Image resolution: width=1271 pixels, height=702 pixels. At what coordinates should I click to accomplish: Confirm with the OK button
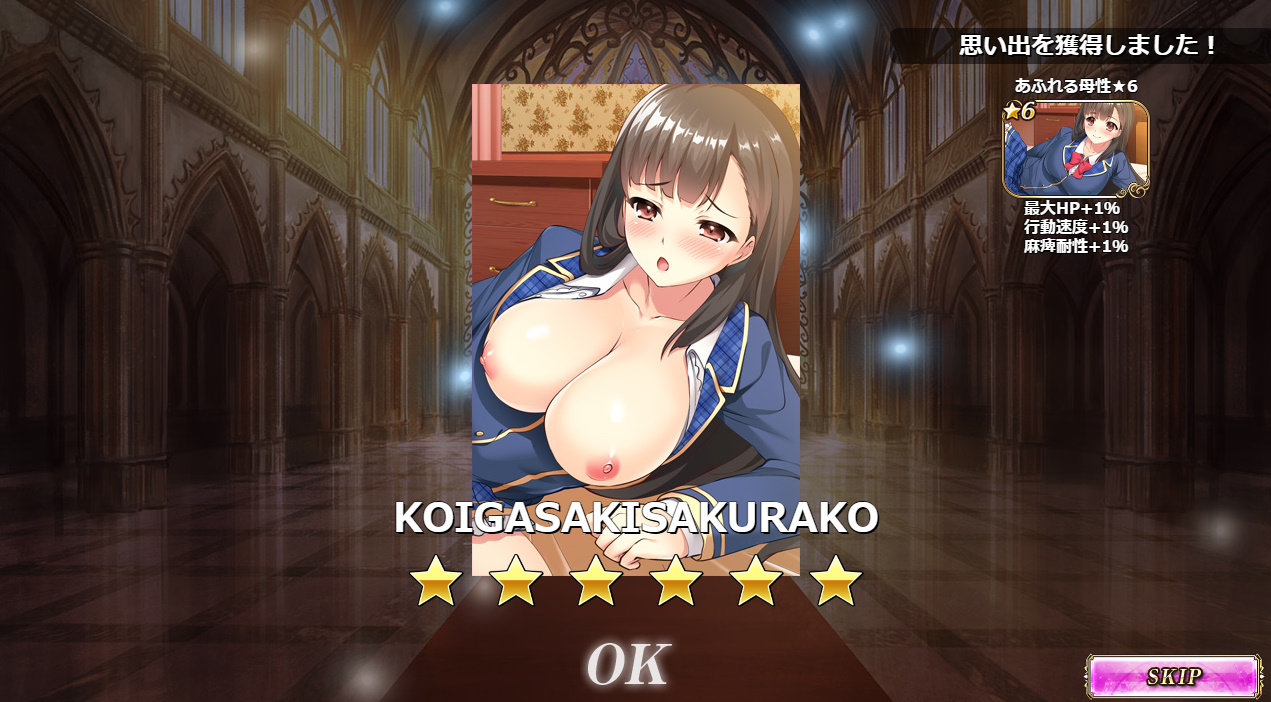(628, 664)
